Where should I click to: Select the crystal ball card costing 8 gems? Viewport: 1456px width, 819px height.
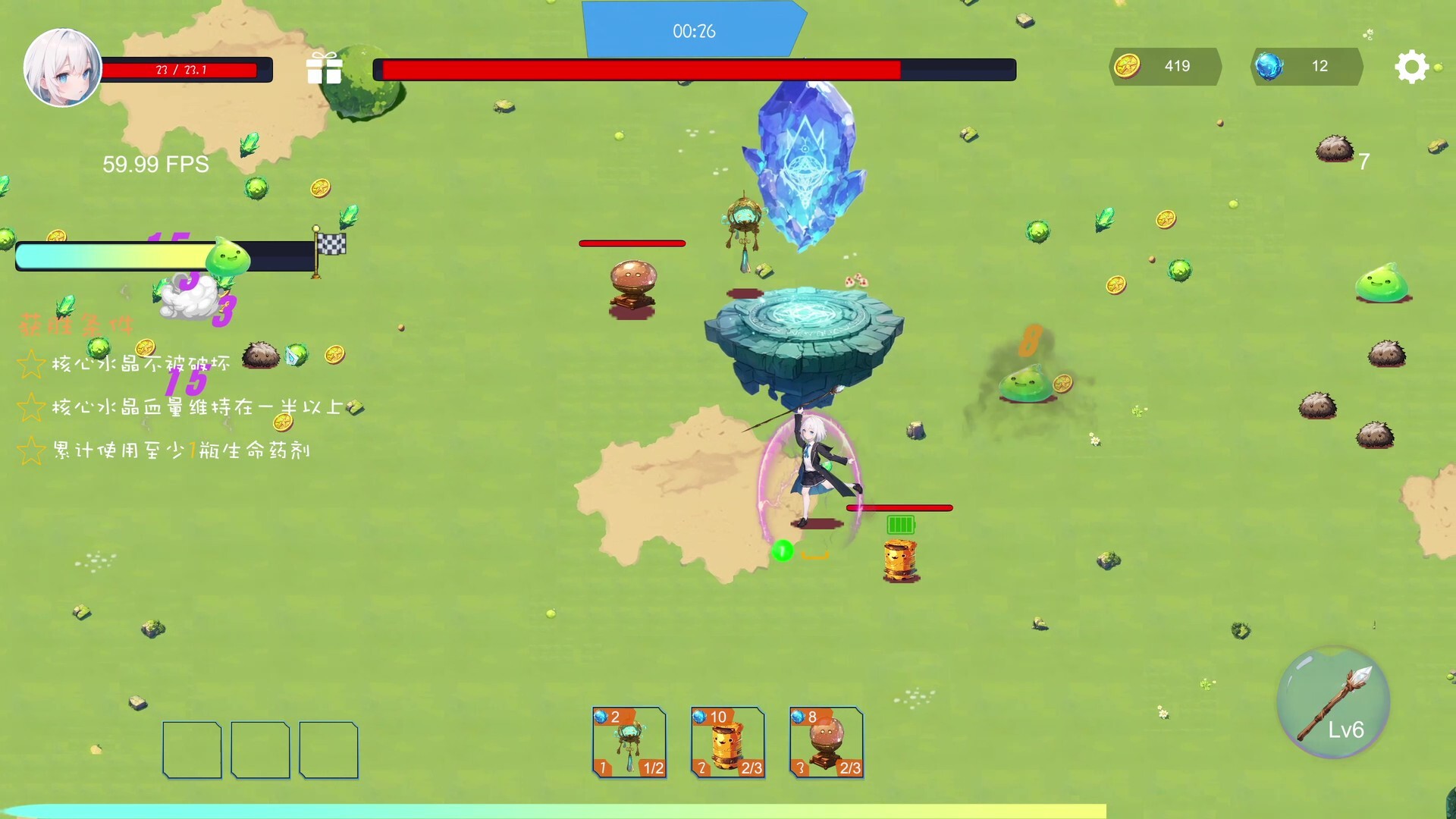pyautogui.click(x=825, y=743)
